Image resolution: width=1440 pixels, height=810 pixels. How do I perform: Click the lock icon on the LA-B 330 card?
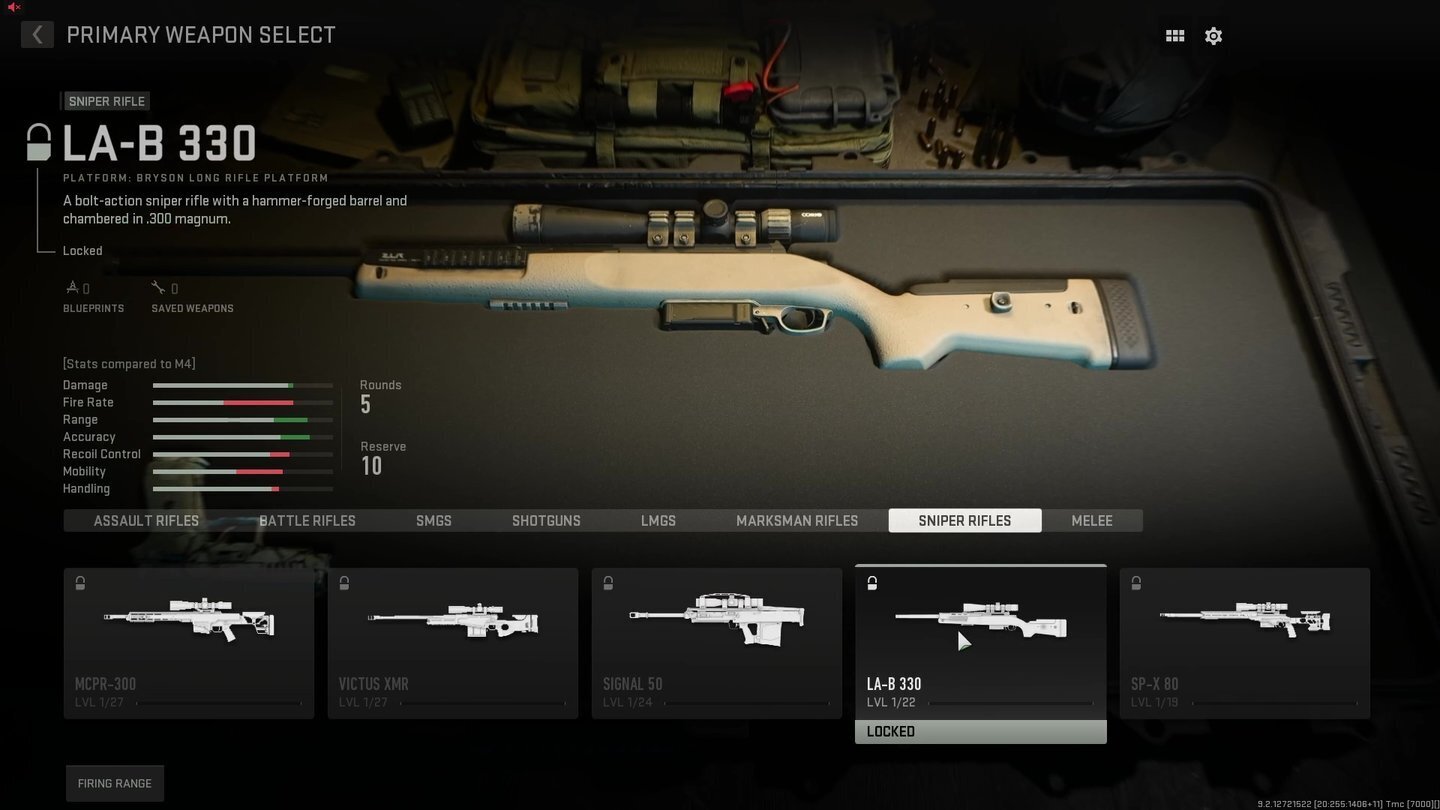(x=872, y=583)
